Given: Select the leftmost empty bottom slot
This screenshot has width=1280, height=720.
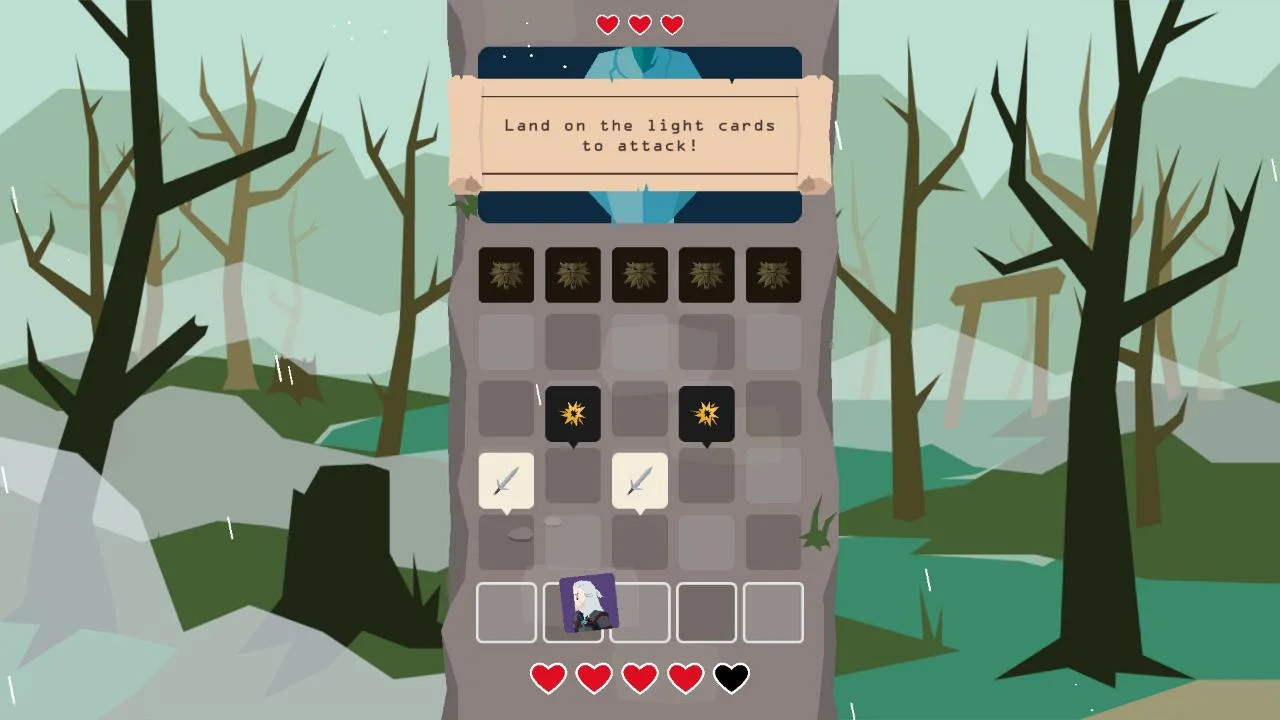Looking at the screenshot, I should [x=506, y=612].
